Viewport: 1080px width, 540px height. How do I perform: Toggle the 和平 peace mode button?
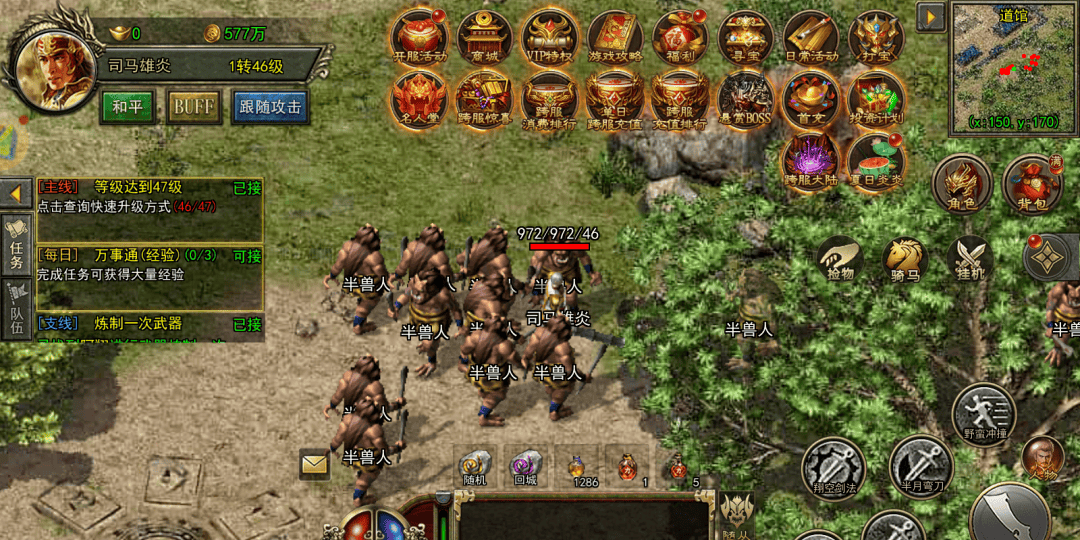(x=127, y=107)
